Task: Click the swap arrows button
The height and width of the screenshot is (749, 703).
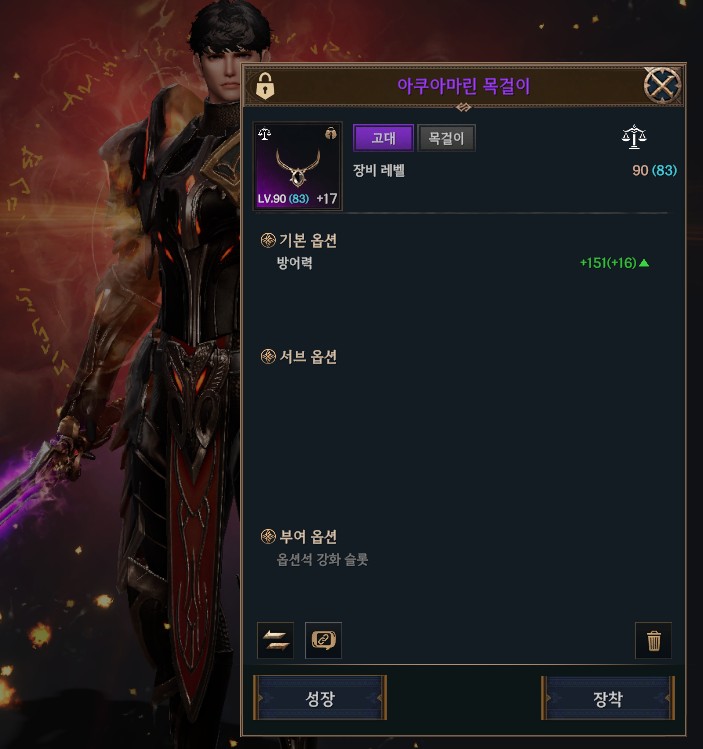Action: point(275,641)
